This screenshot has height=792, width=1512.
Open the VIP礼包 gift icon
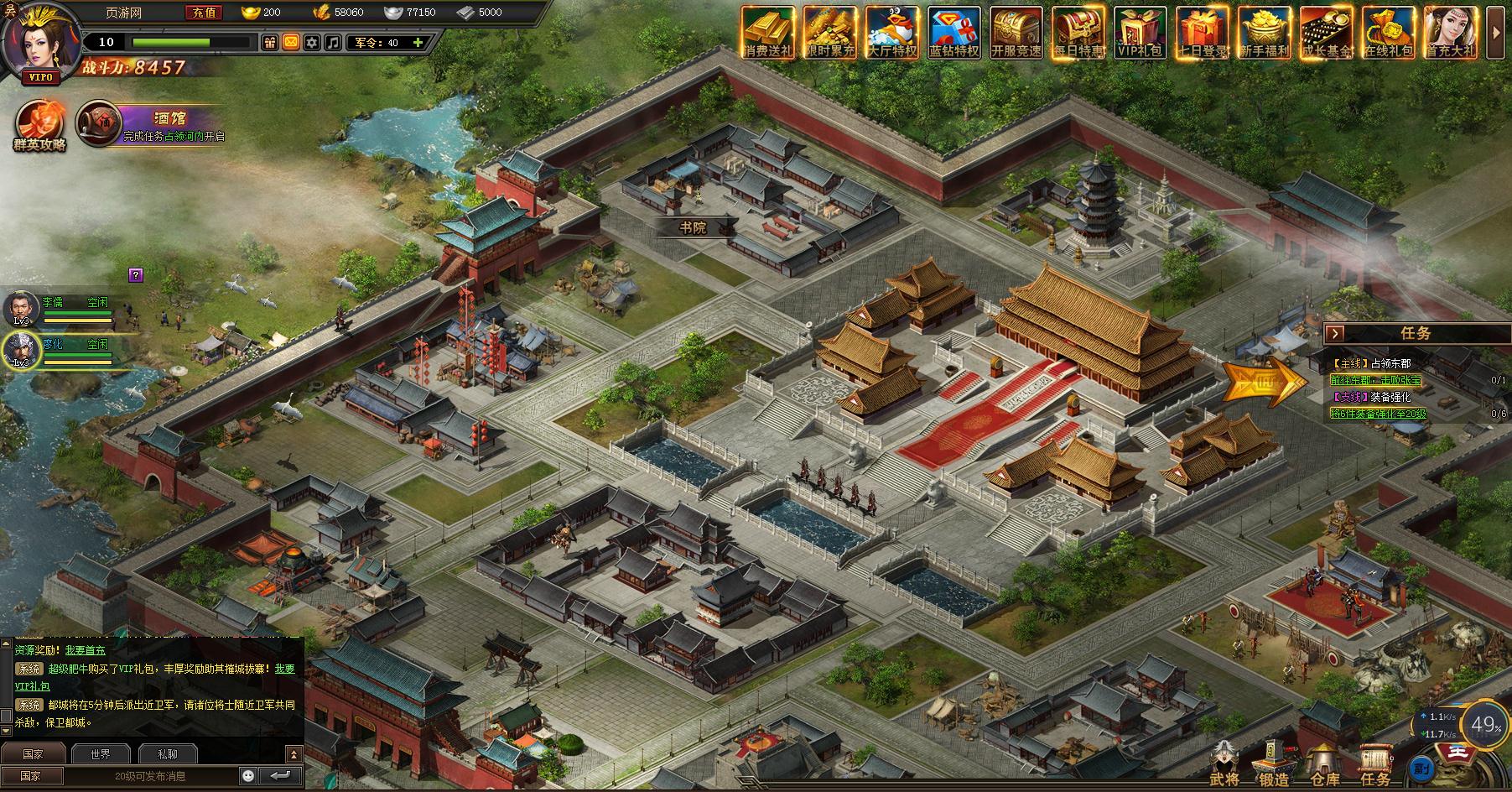click(x=1140, y=34)
